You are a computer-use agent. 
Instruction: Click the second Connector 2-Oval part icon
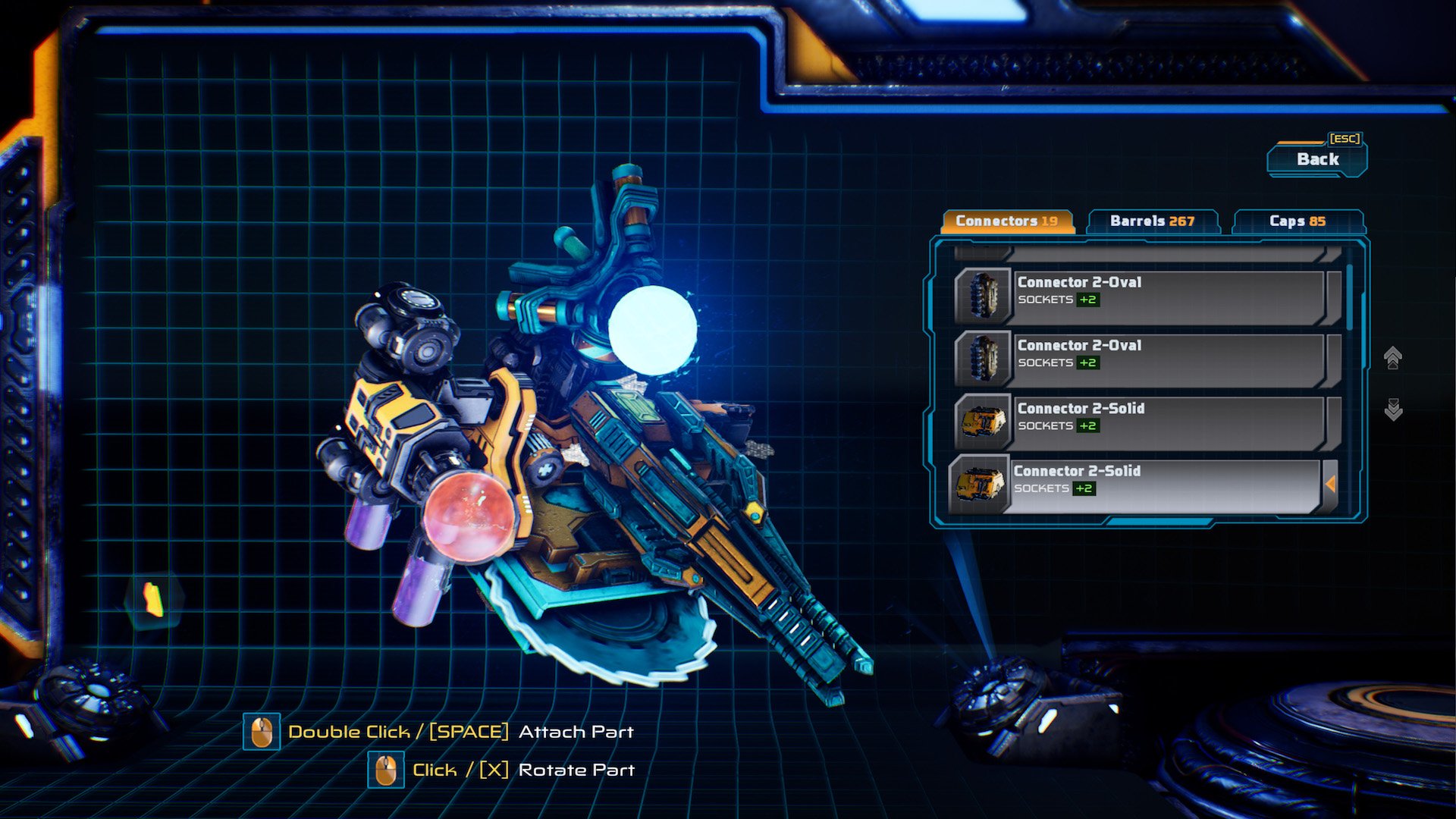[x=984, y=359]
